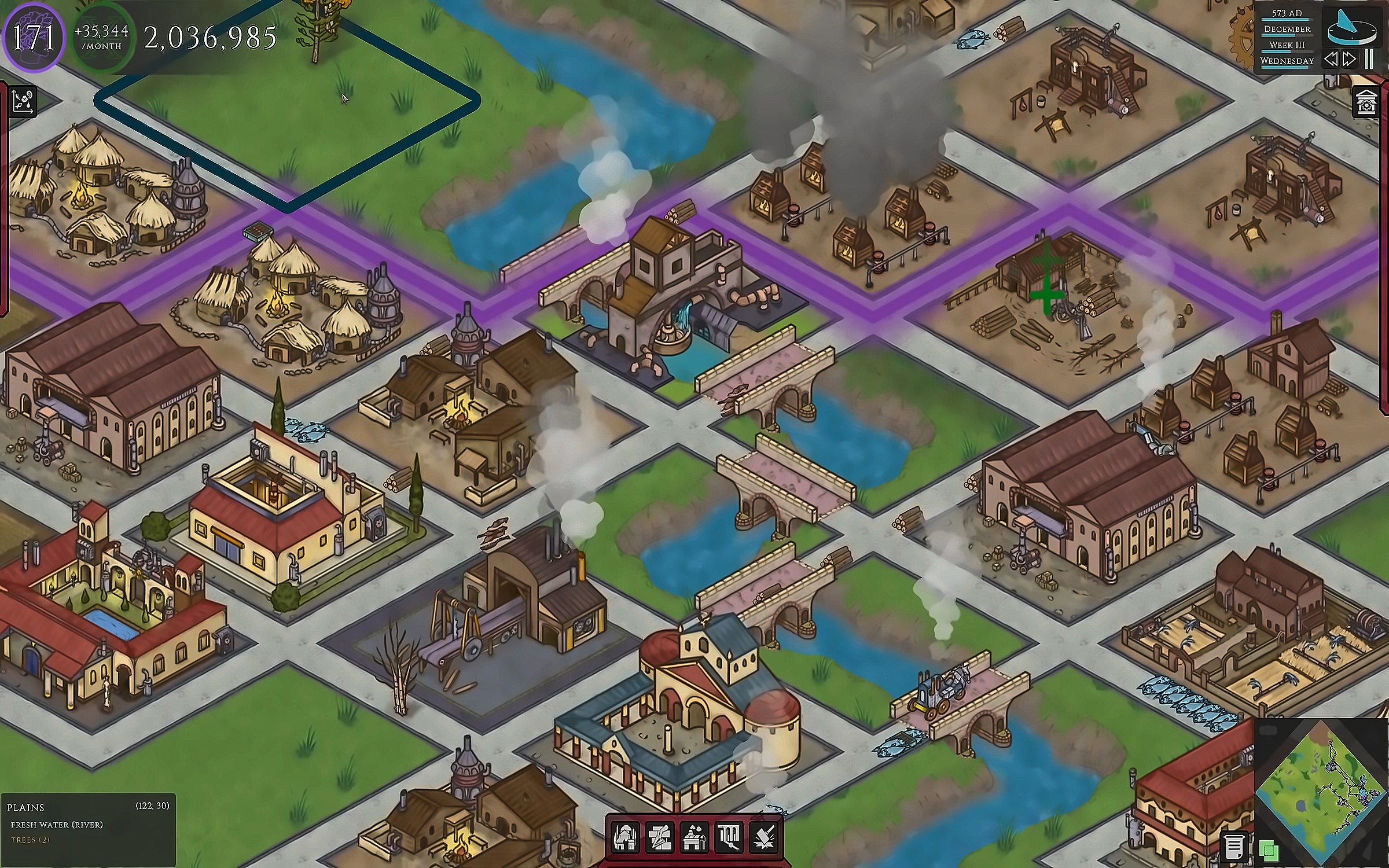The image size is (1389, 868).
Task: Open the building-with-gear management panel
Action: click(x=1367, y=103)
